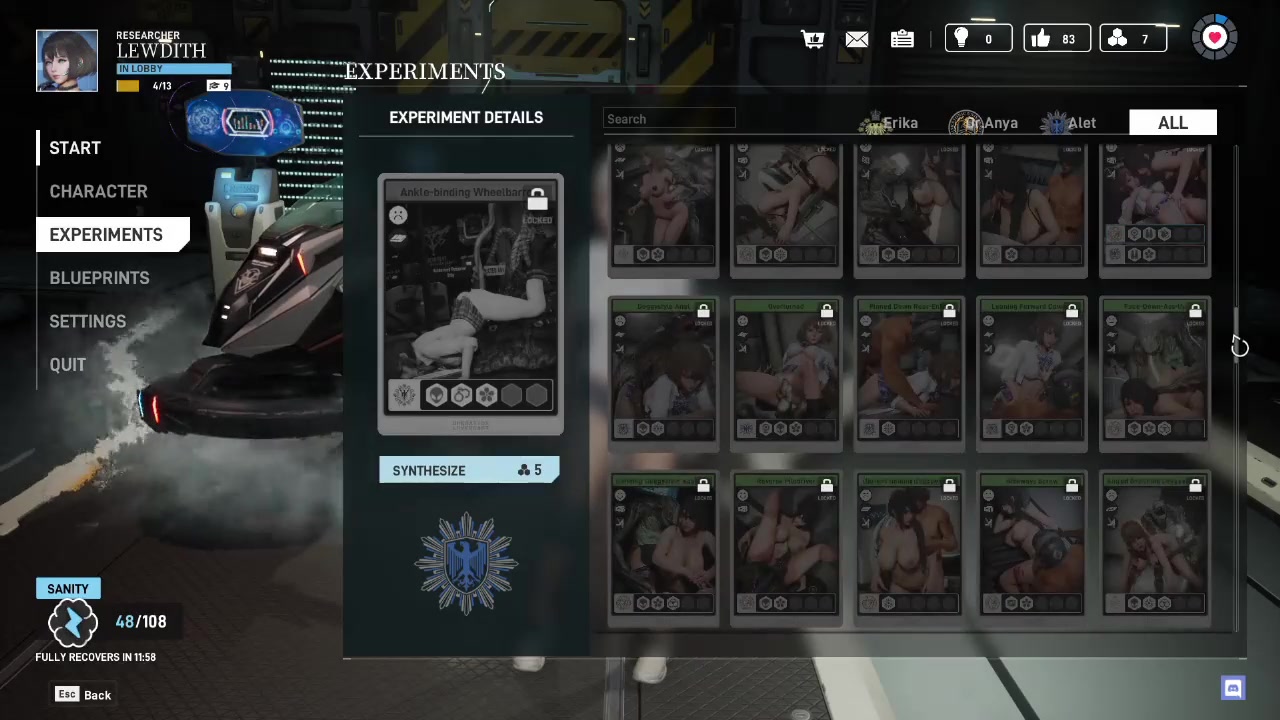Open the START menu entry
Image resolution: width=1280 pixels, height=720 pixels.
click(x=75, y=148)
